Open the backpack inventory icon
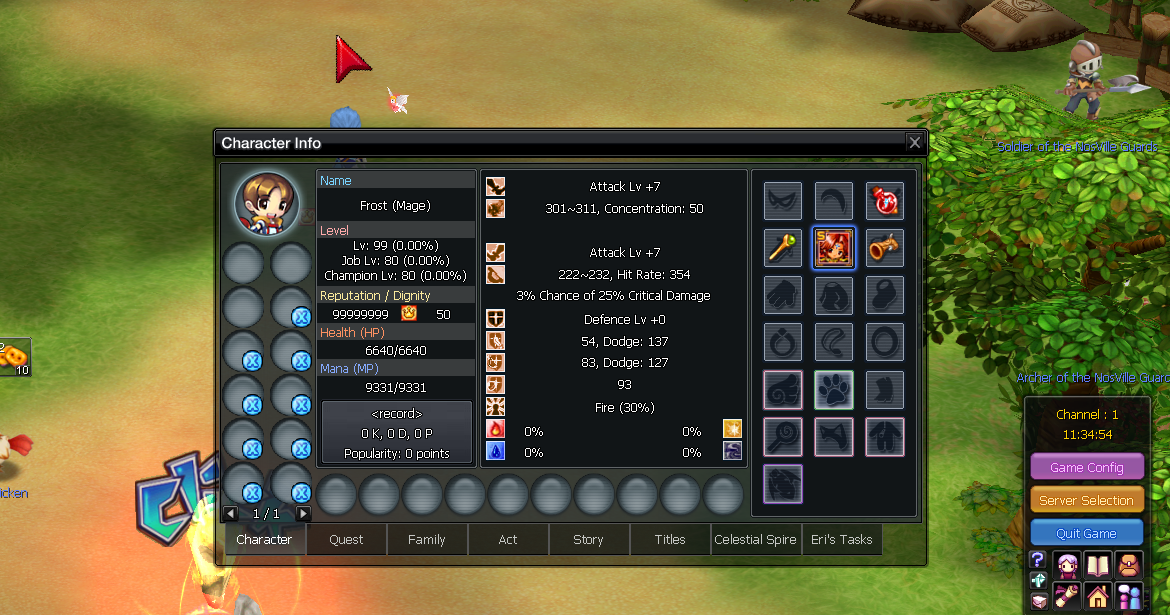 tap(1130, 563)
